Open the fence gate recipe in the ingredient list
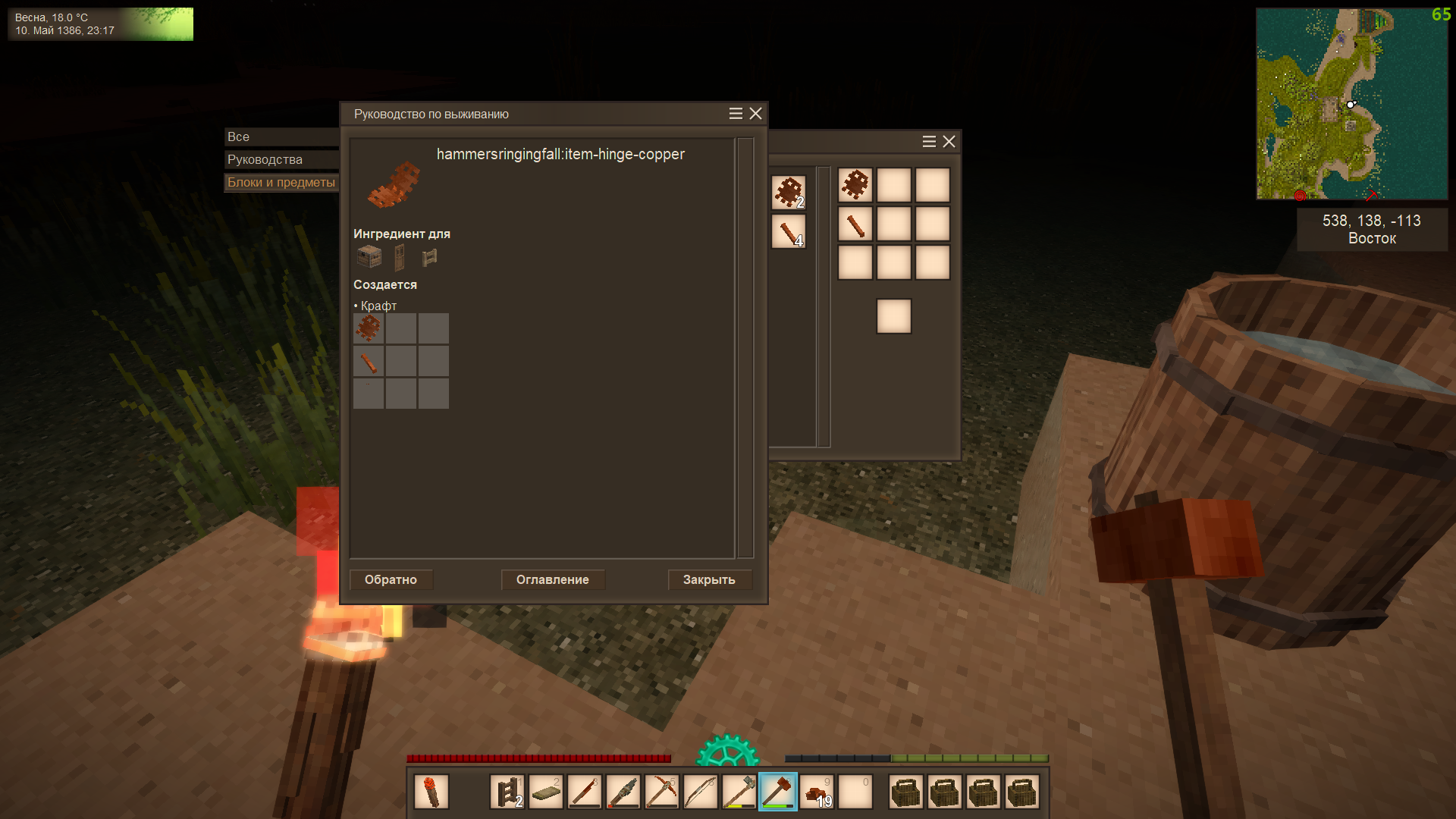This screenshot has width=1456, height=819. [430, 258]
